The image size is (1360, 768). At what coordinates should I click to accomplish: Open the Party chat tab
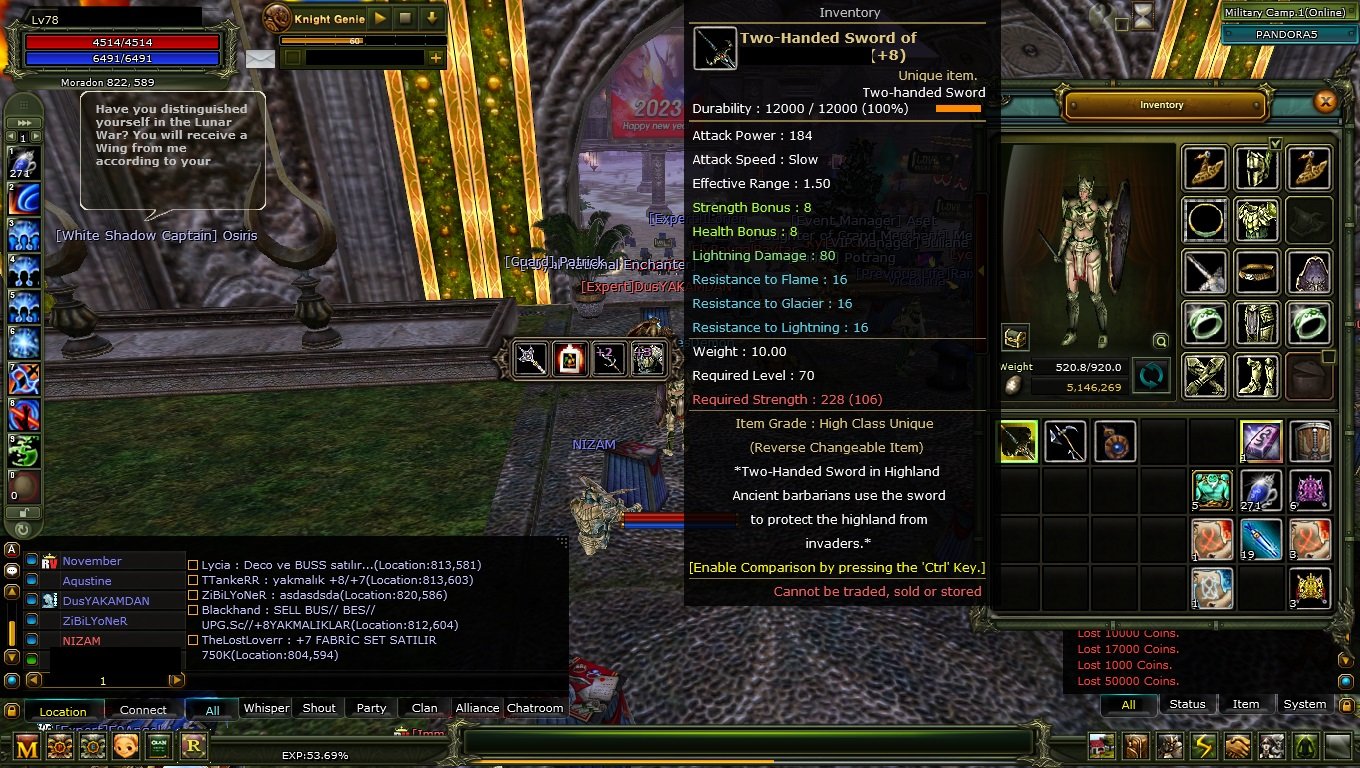371,708
